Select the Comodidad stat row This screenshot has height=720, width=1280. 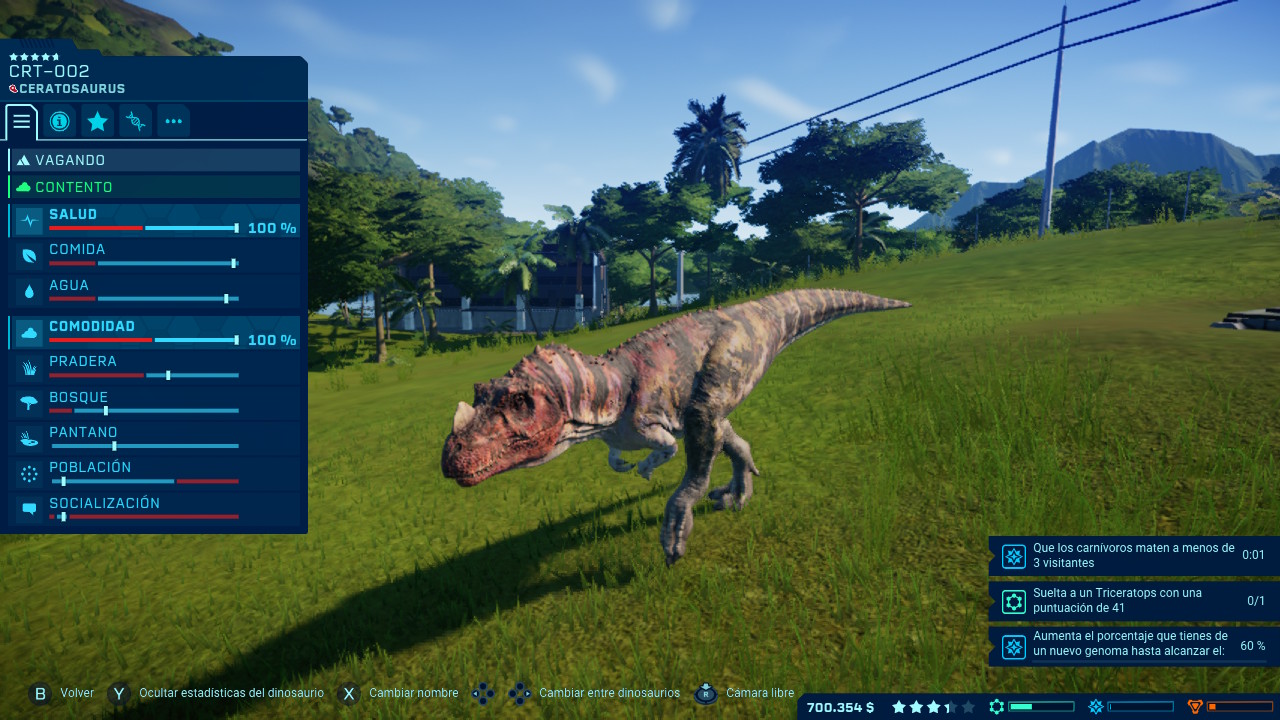click(155, 333)
